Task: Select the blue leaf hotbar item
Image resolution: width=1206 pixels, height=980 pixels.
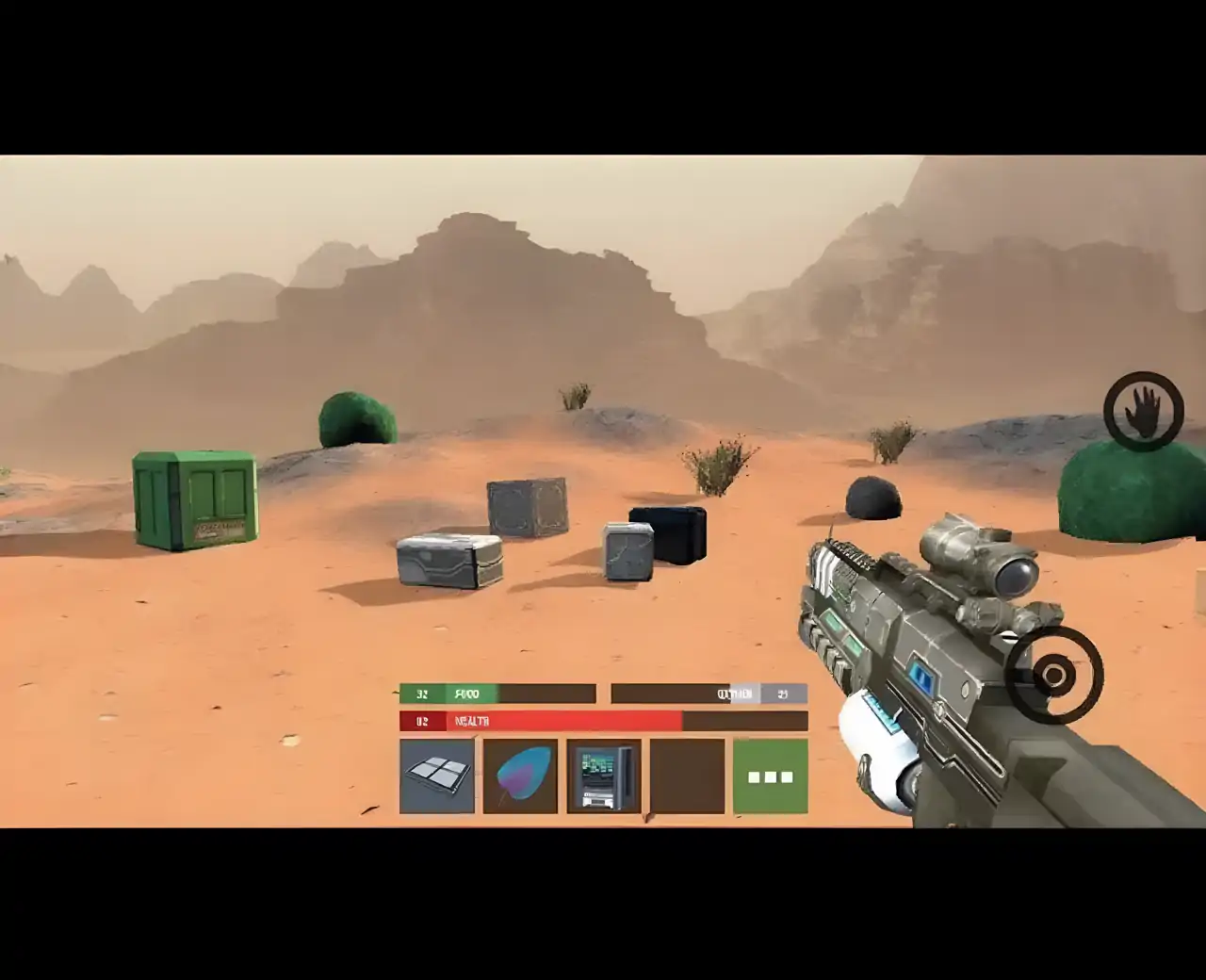Action: (x=521, y=775)
